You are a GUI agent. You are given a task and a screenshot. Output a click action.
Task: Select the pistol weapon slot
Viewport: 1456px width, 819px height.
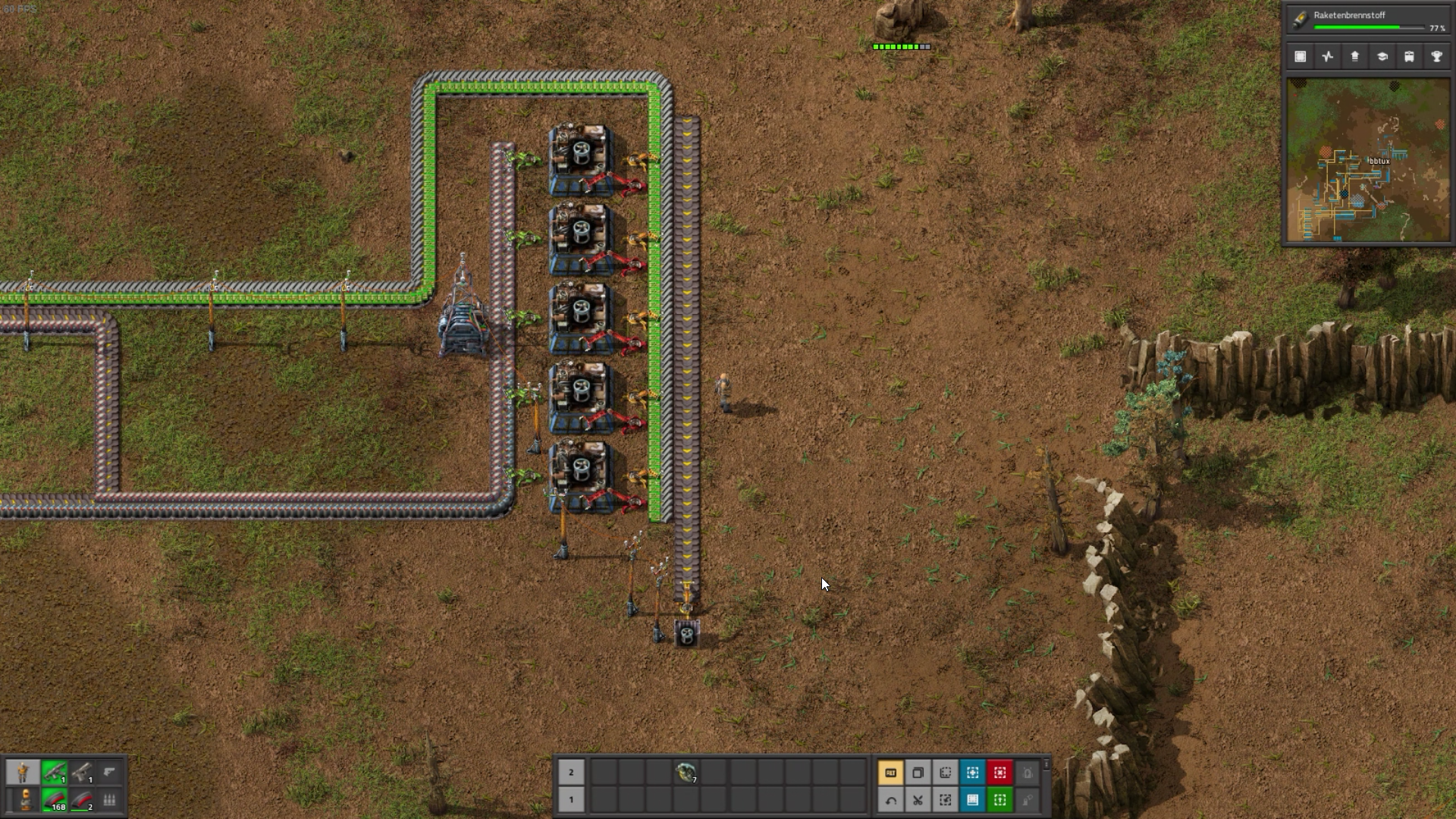coord(82,772)
